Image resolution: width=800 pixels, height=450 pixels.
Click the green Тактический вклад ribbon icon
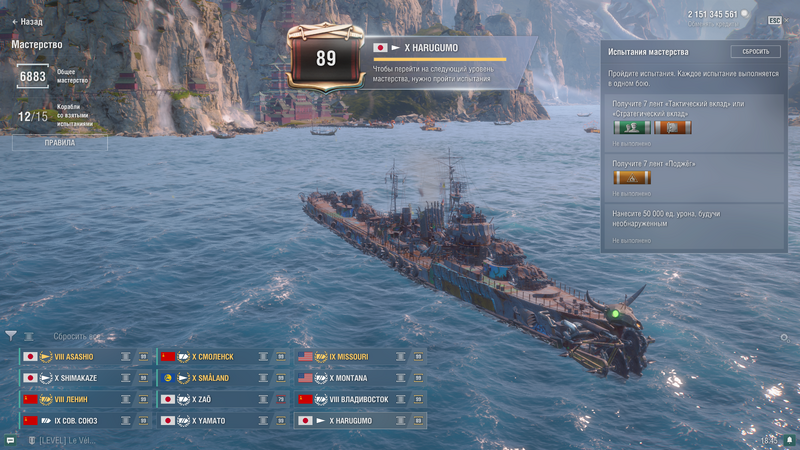click(x=632, y=127)
